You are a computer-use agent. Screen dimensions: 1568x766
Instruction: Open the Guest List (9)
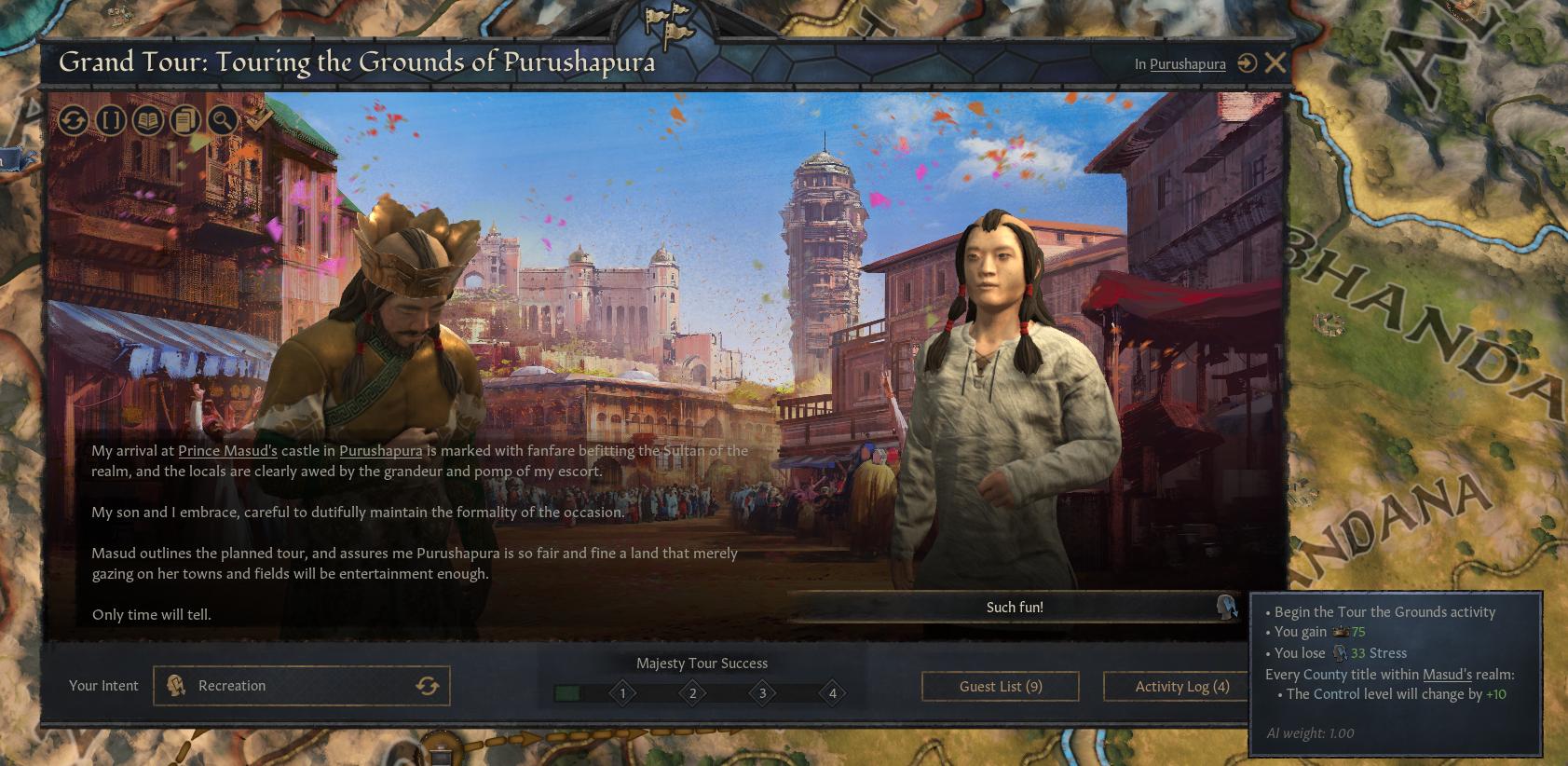click(x=1000, y=687)
